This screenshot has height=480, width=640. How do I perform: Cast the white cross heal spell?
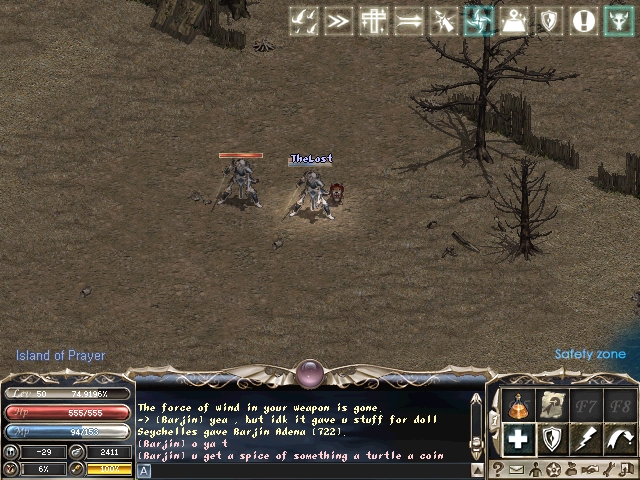pyautogui.click(x=518, y=438)
